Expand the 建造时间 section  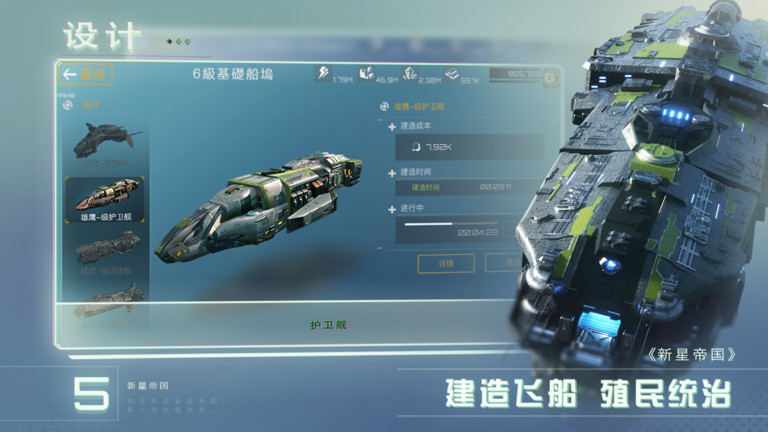point(392,171)
